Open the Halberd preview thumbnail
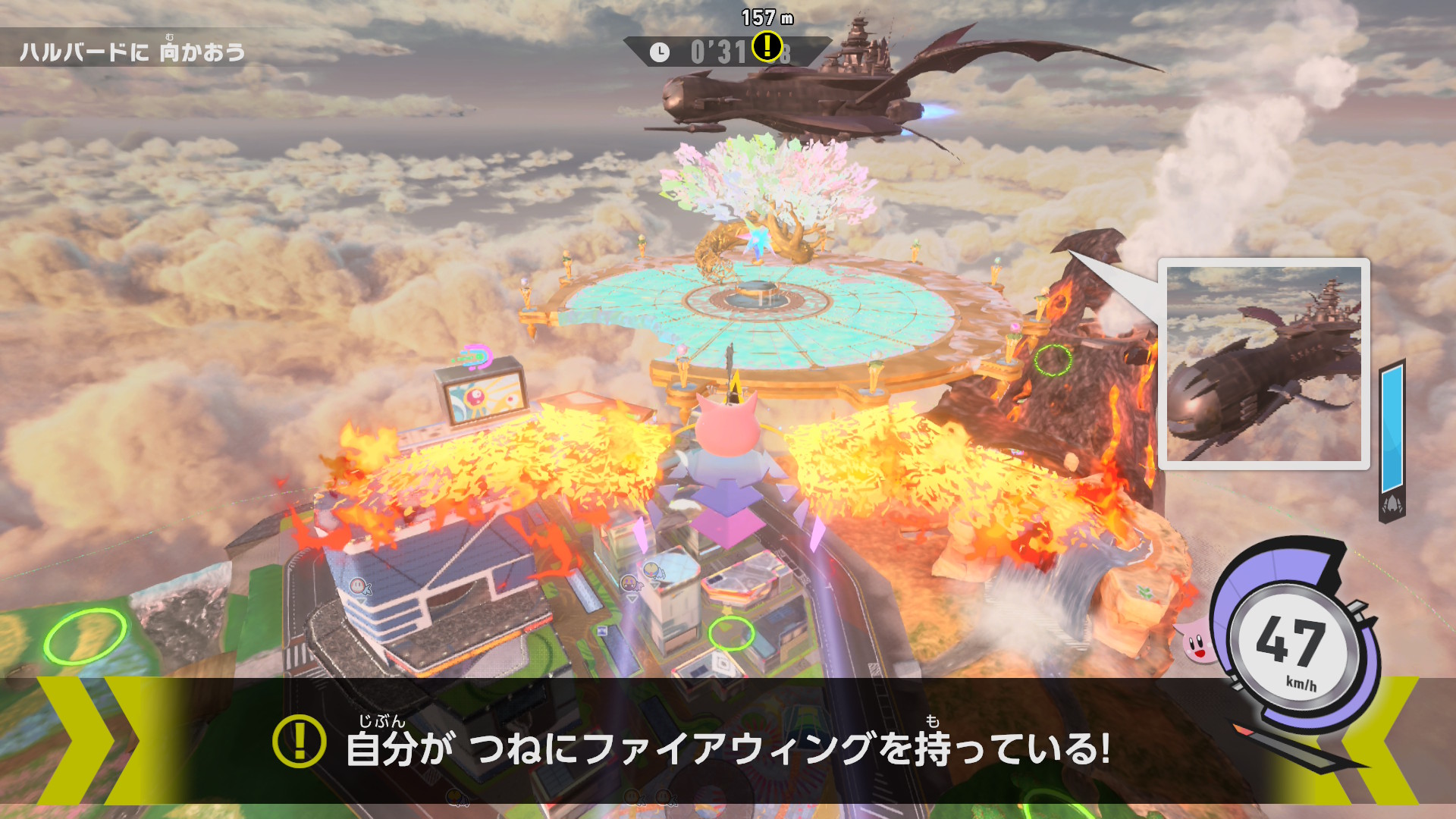This screenshot has width=1456, height=819. tap(1263, 364)
